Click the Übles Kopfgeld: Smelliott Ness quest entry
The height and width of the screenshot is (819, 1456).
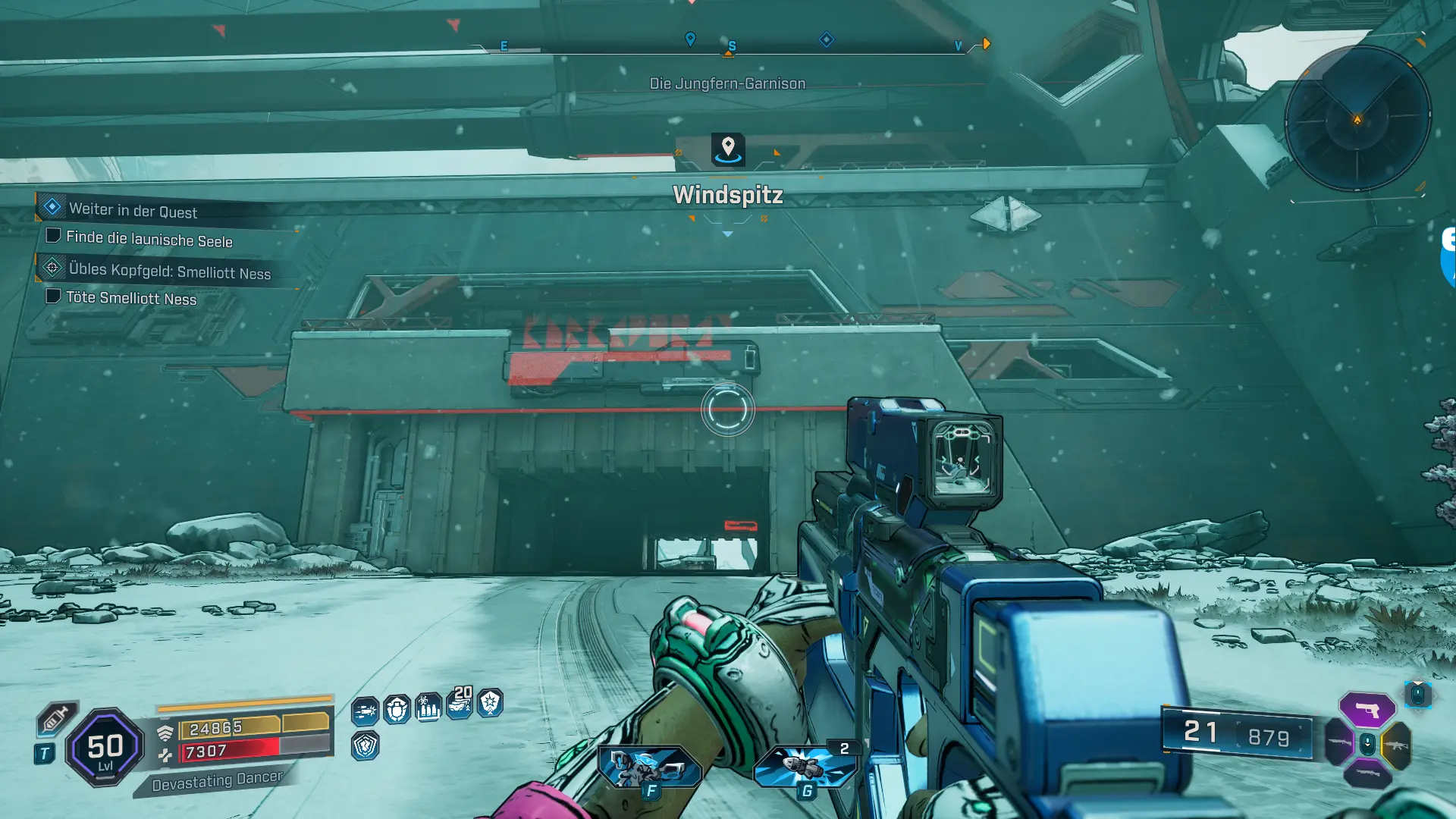(x=169, y=271)
